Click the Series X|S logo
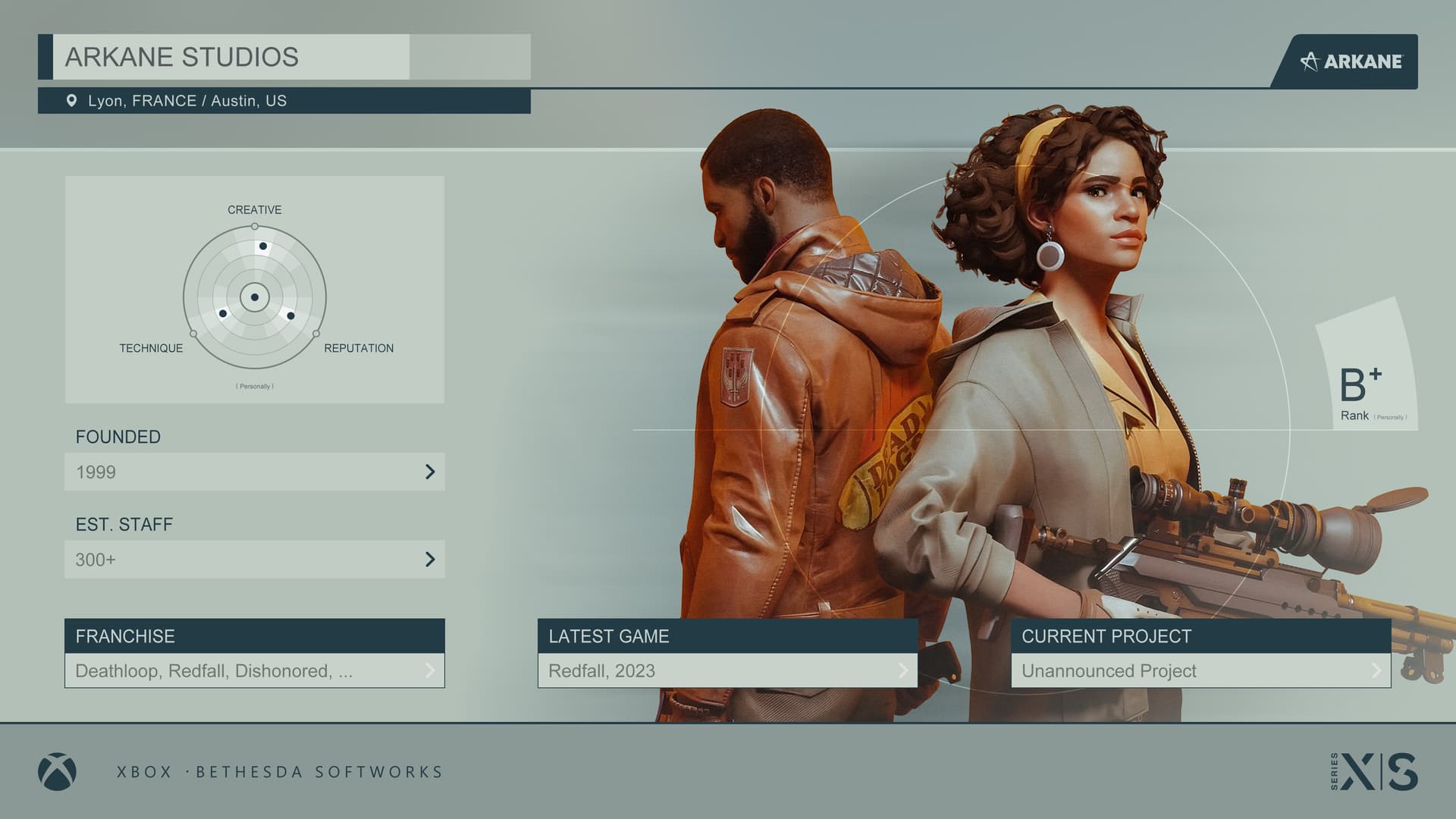 pyautogui.click(x=1374, y=772)
